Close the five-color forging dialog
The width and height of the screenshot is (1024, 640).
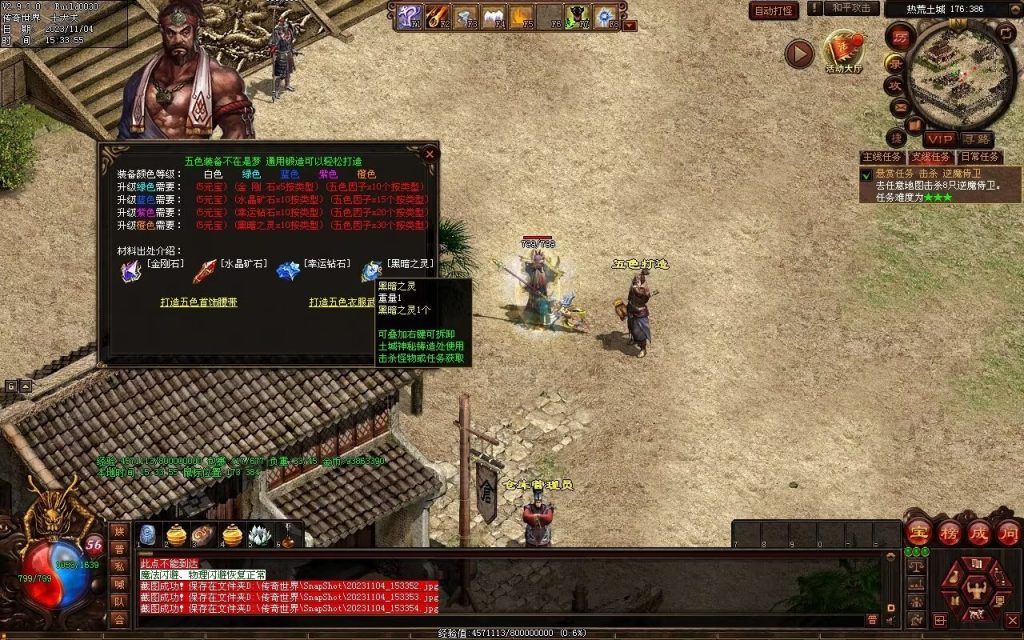[430, 154]
